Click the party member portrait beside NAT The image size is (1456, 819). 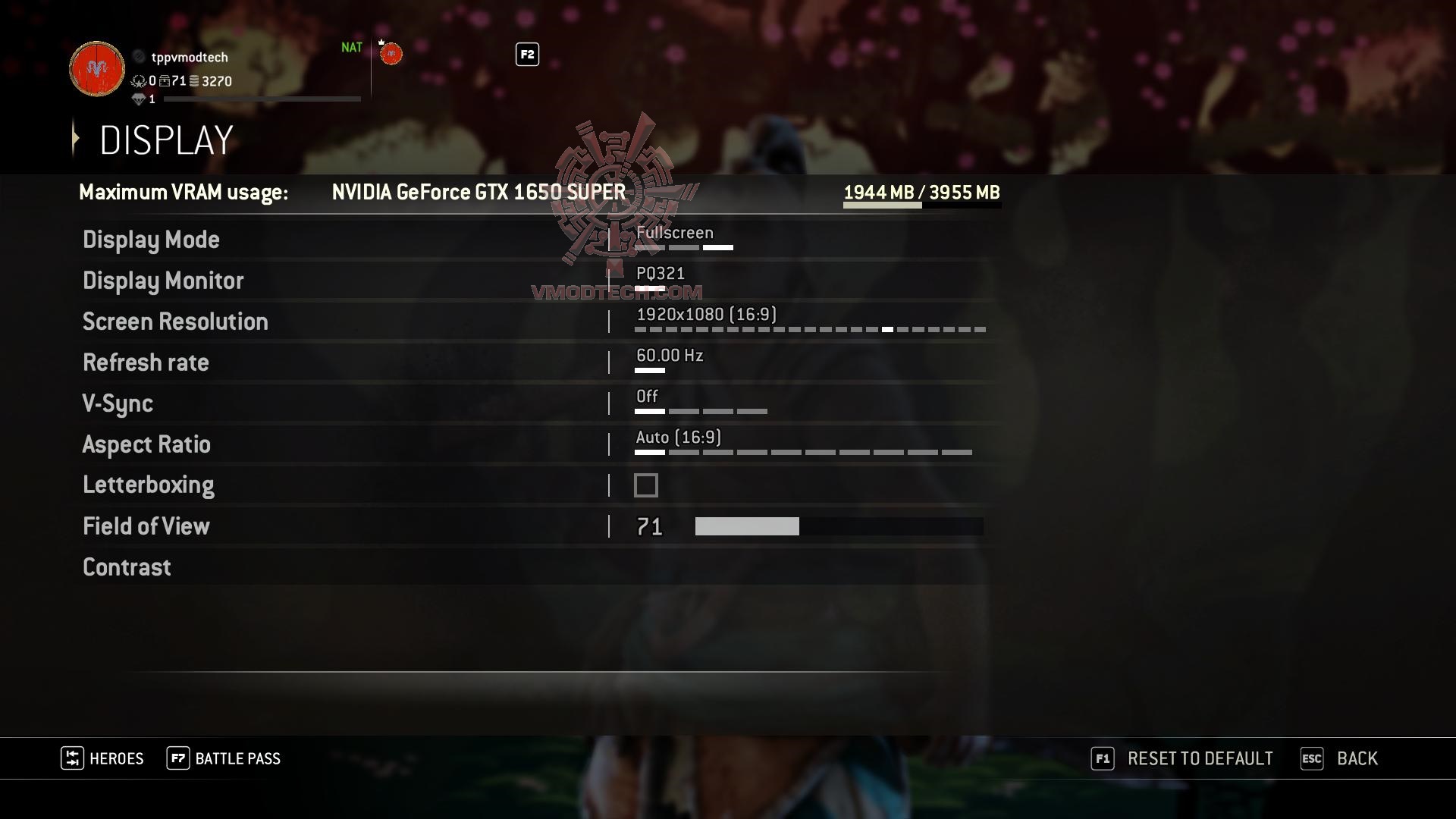click(x=391, y=54)
